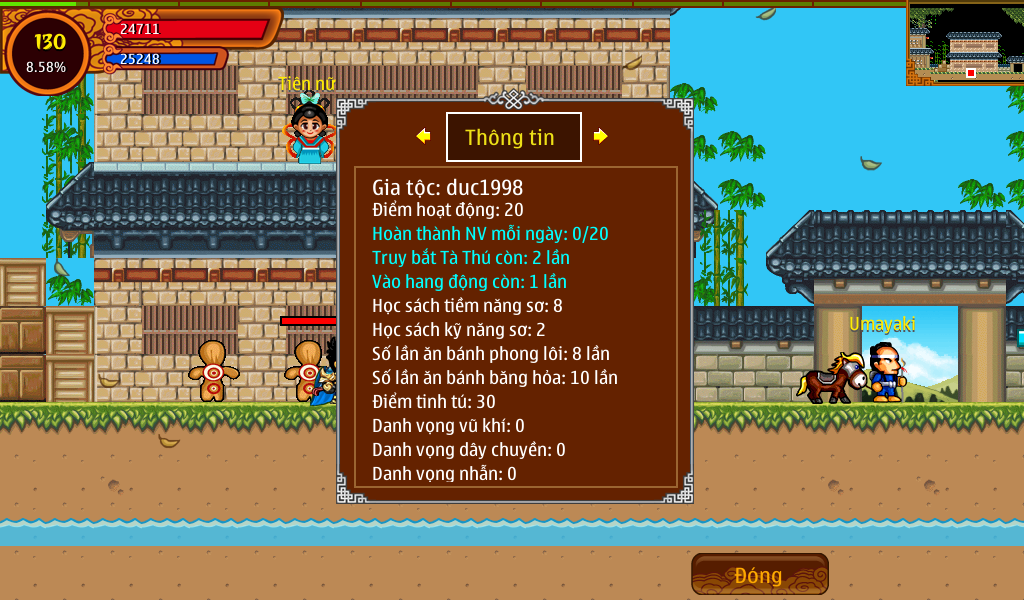The width and height of the screenshot is (1024, 600).
Task: Select the Thông tin tab header
Action: pyautogui.click(x=513, y=137)
